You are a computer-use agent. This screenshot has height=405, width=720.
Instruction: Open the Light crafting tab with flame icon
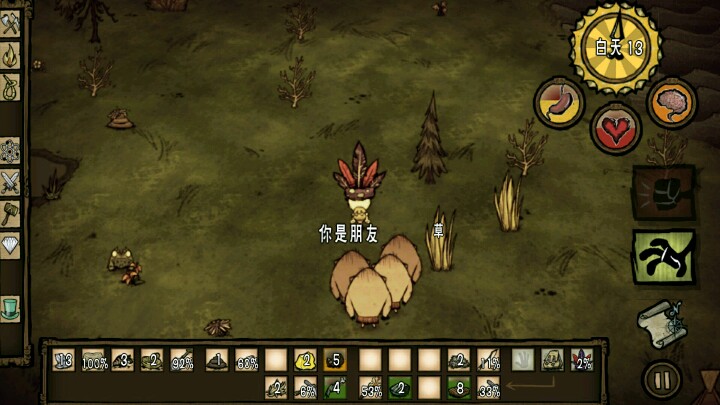[11, 58]
